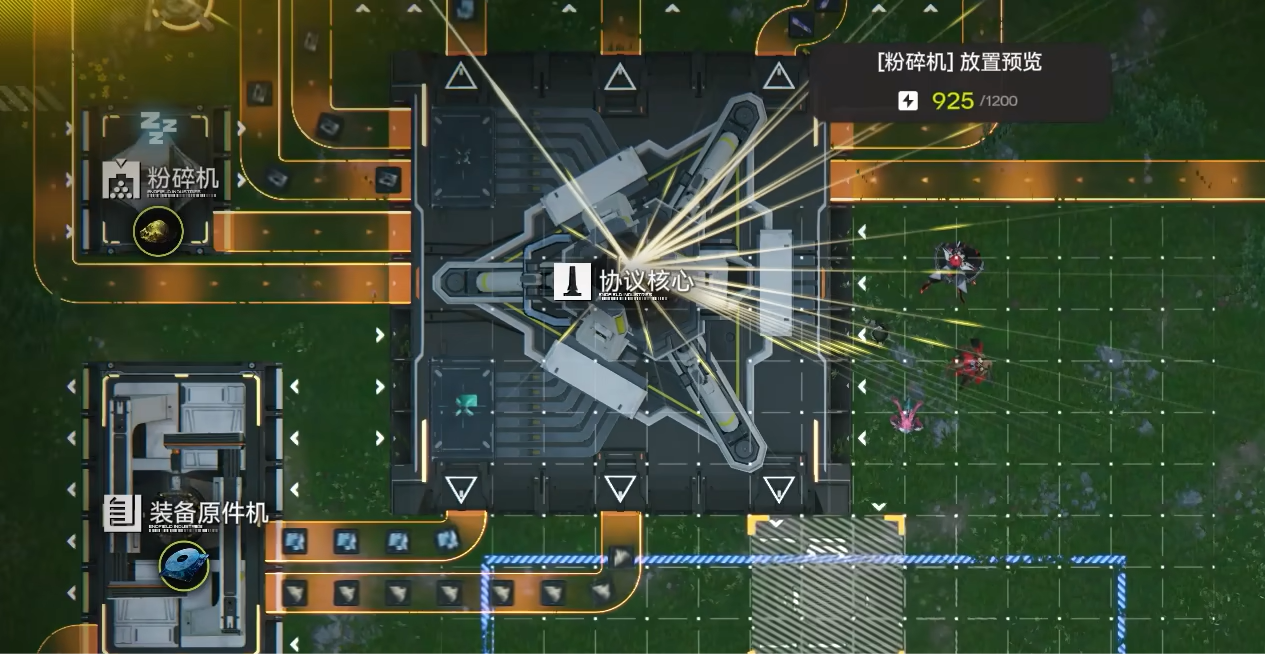
Task: Click the blue disc product icon
Action: 184,564
